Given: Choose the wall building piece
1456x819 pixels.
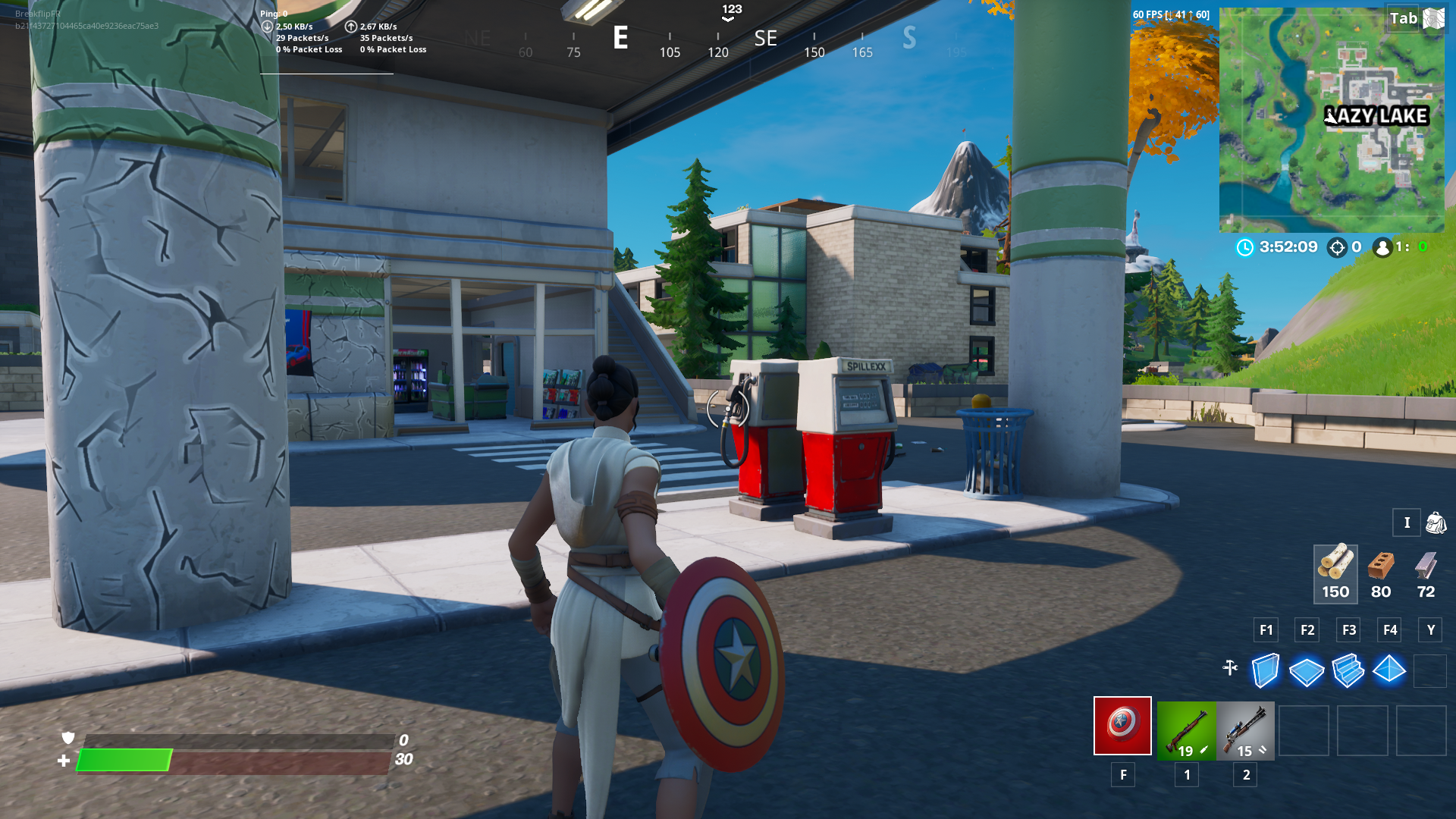Looking at the screenshot, I should click(x=1265, y=670).
